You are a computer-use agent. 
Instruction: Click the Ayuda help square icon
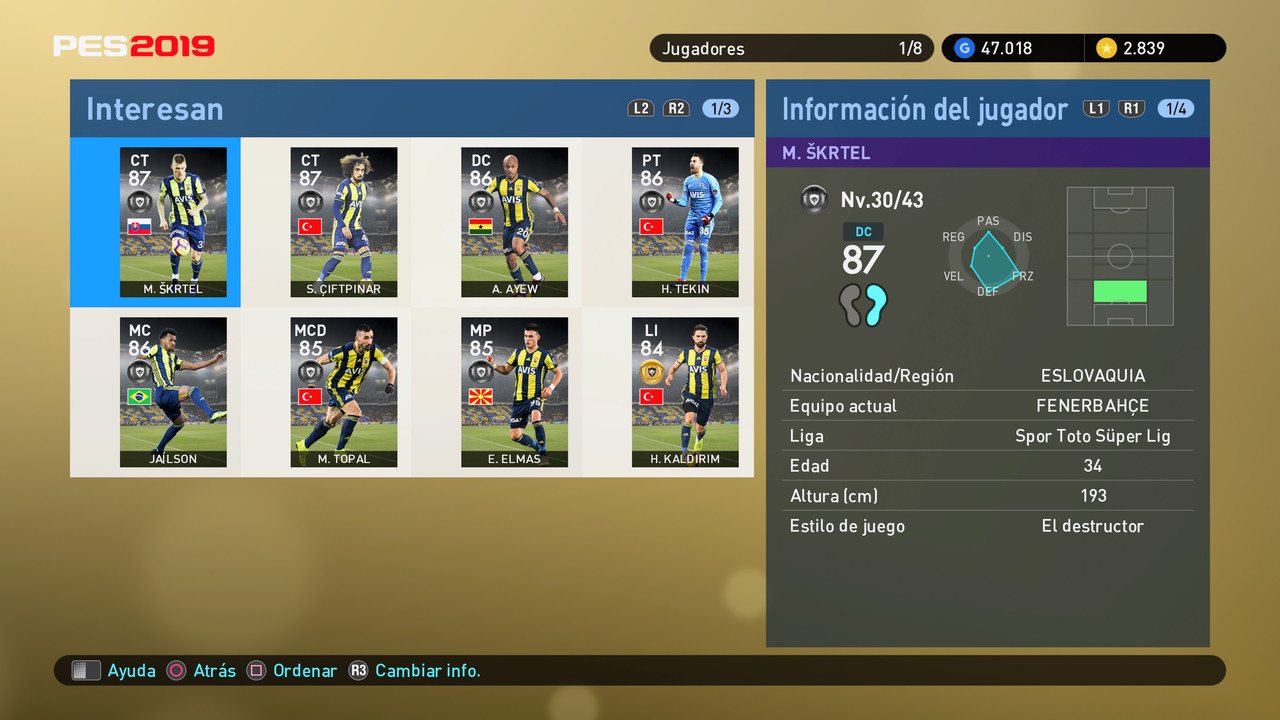pos(86,670)
